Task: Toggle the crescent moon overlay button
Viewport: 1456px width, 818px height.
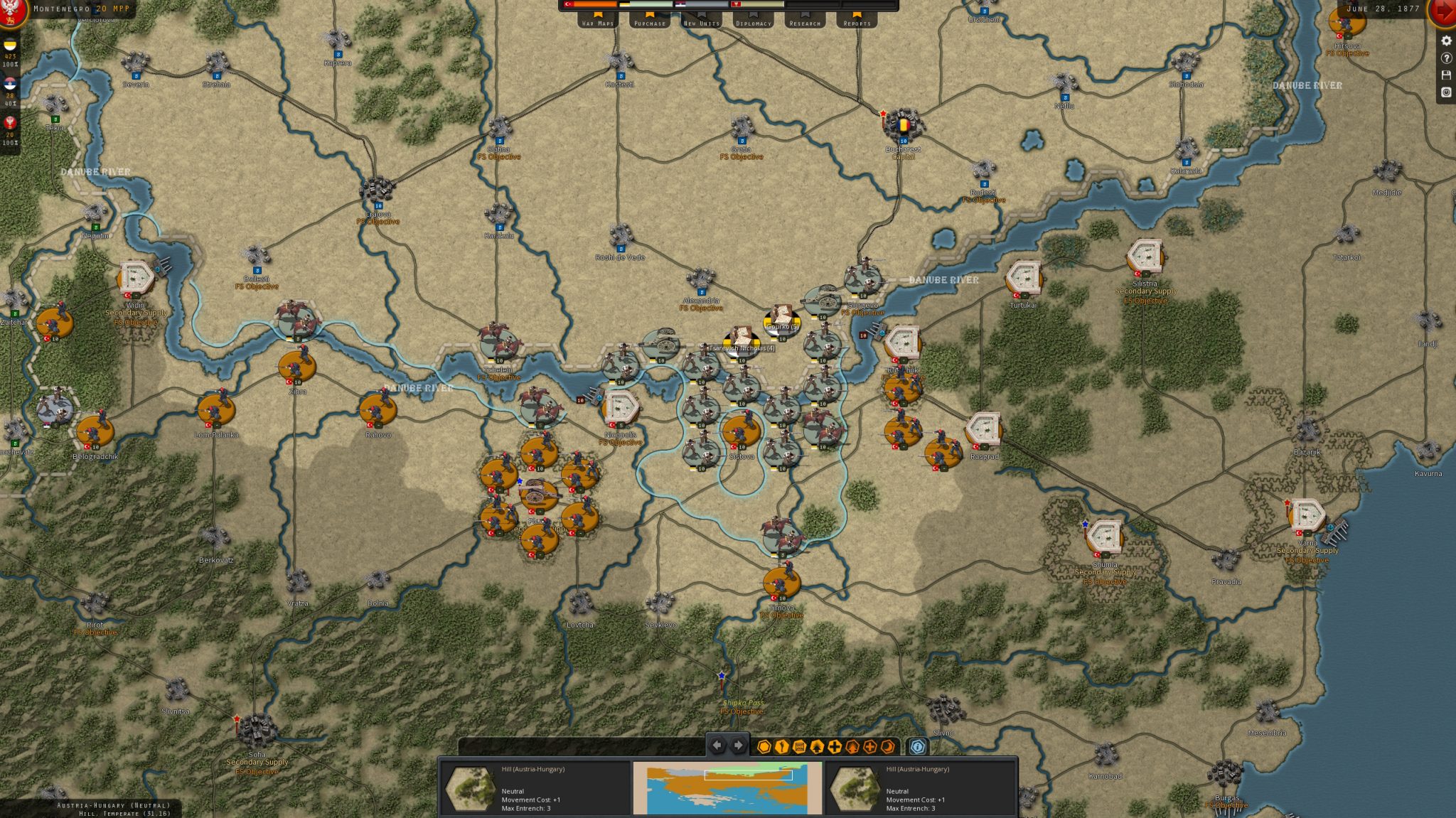Action: (x=887, y=747)
